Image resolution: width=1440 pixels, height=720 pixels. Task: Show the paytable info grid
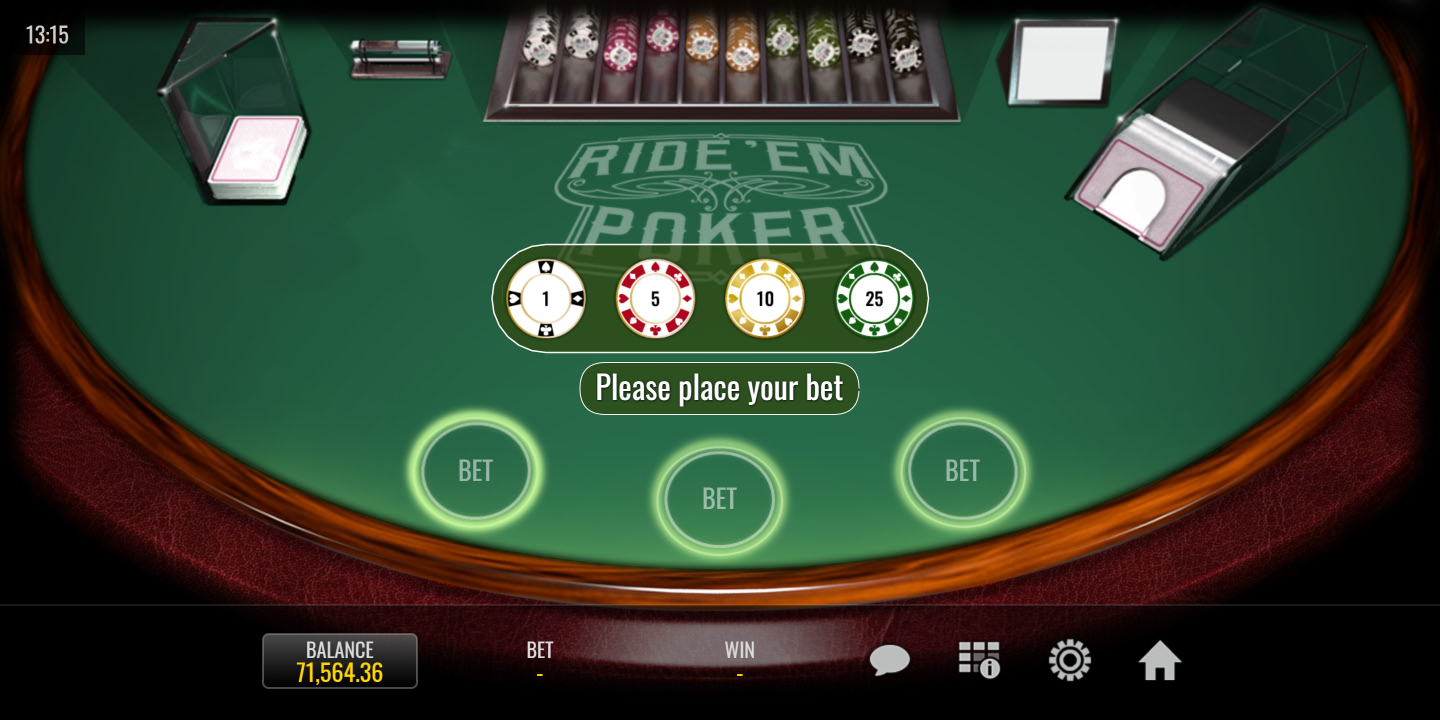coord(979,661)
